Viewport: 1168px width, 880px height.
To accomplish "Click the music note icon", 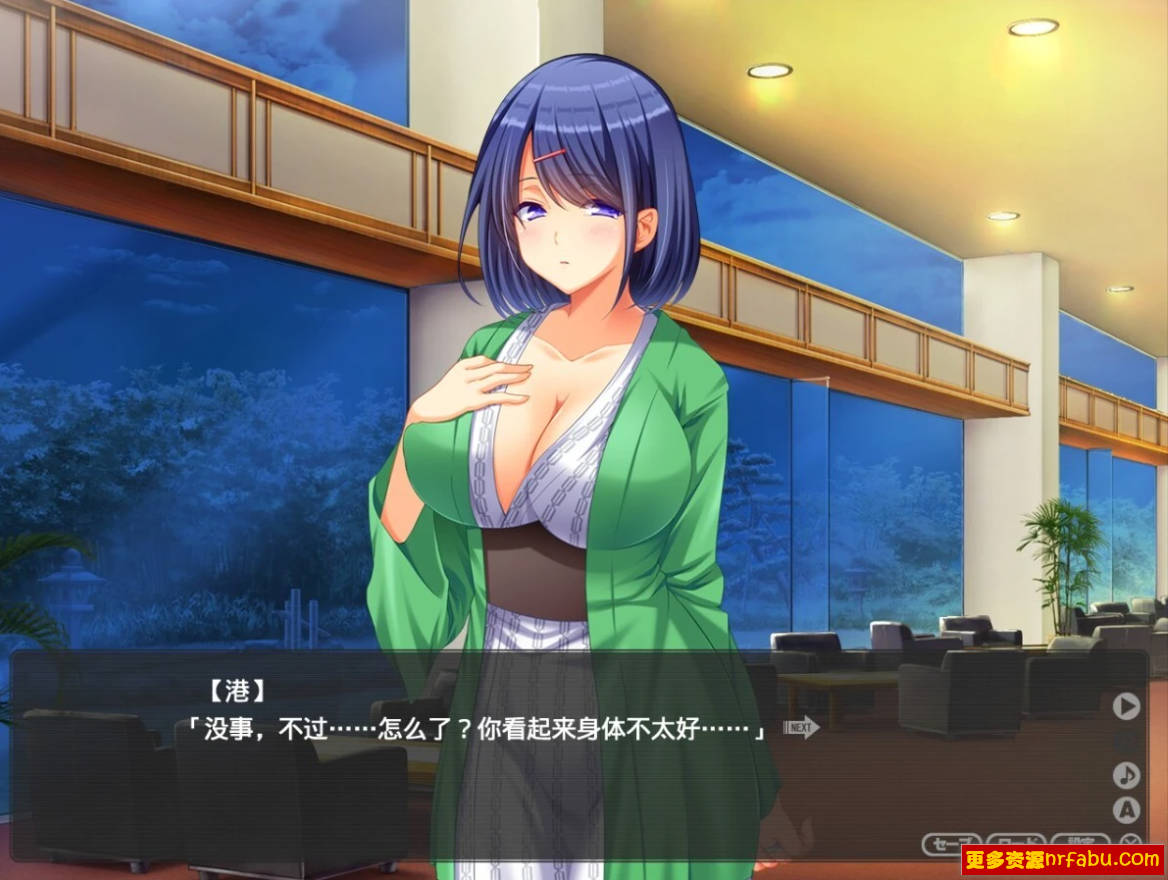I will [x=1127, y=775].
